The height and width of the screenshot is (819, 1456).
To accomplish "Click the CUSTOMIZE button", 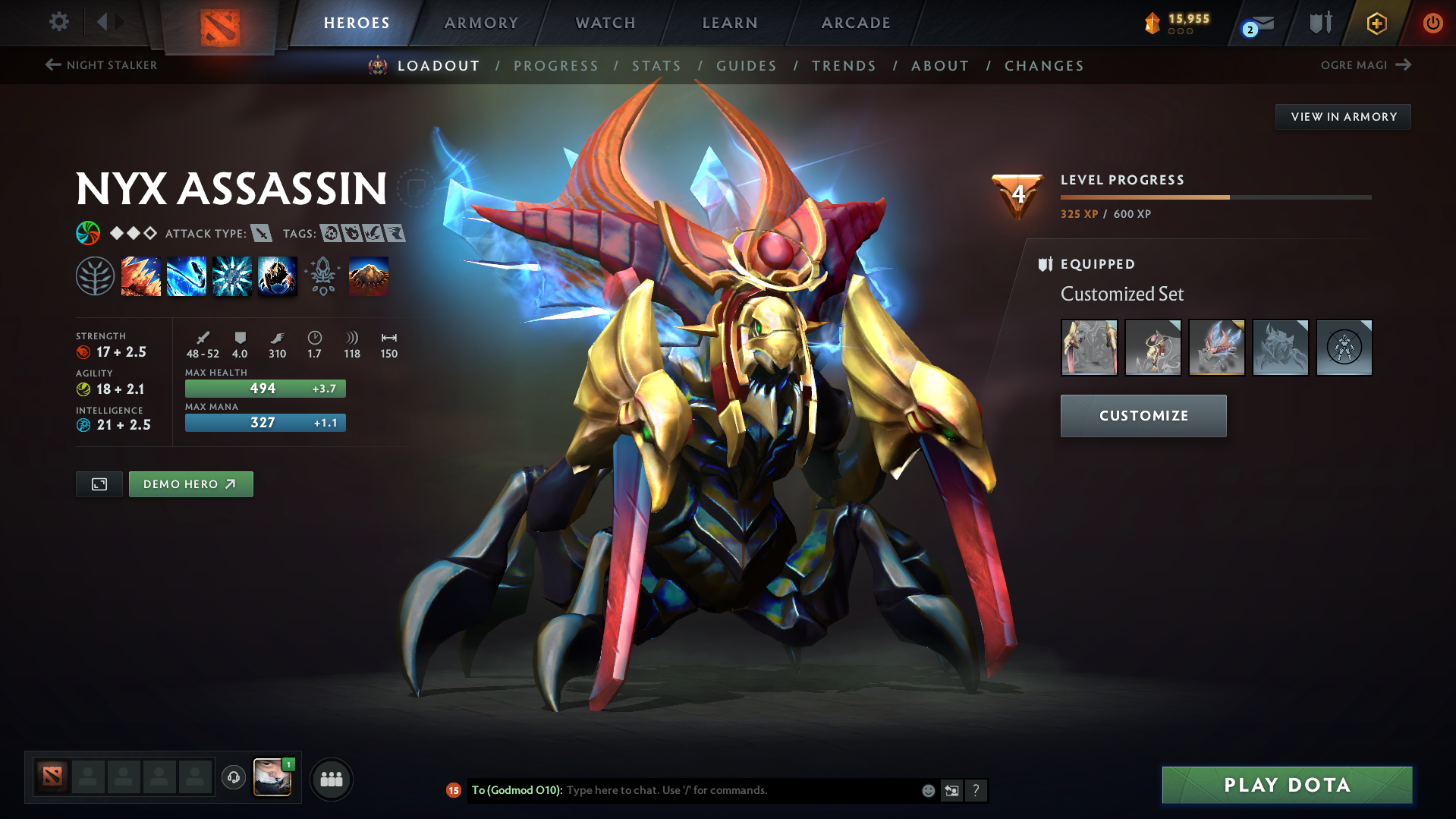I will (1143, 416).
